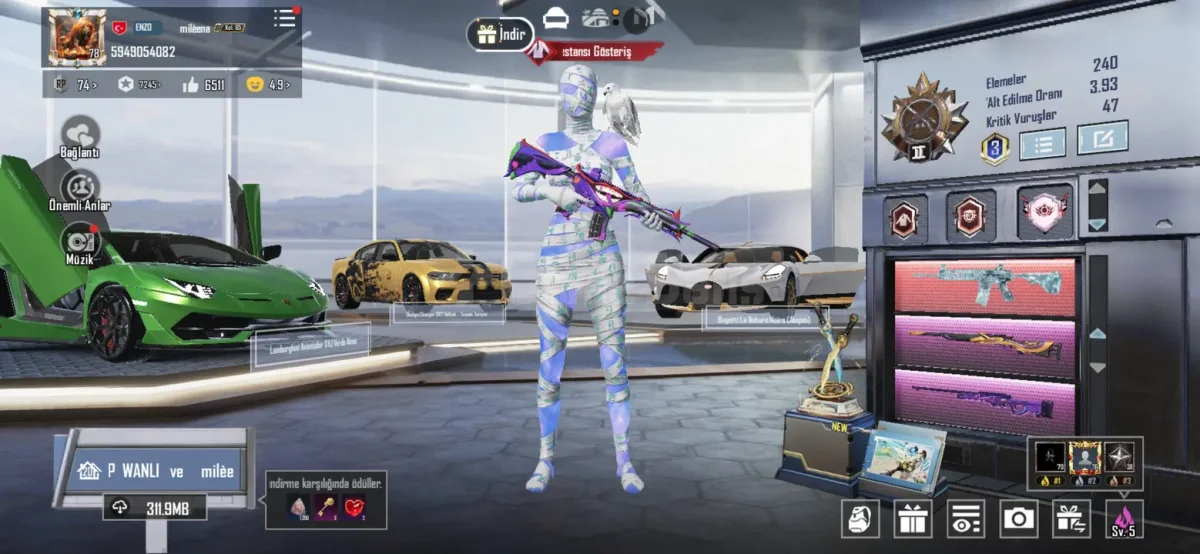The image size is (1200, 554).
Task: Tap the İndir gift download button
Action: (x=500, y=34)
